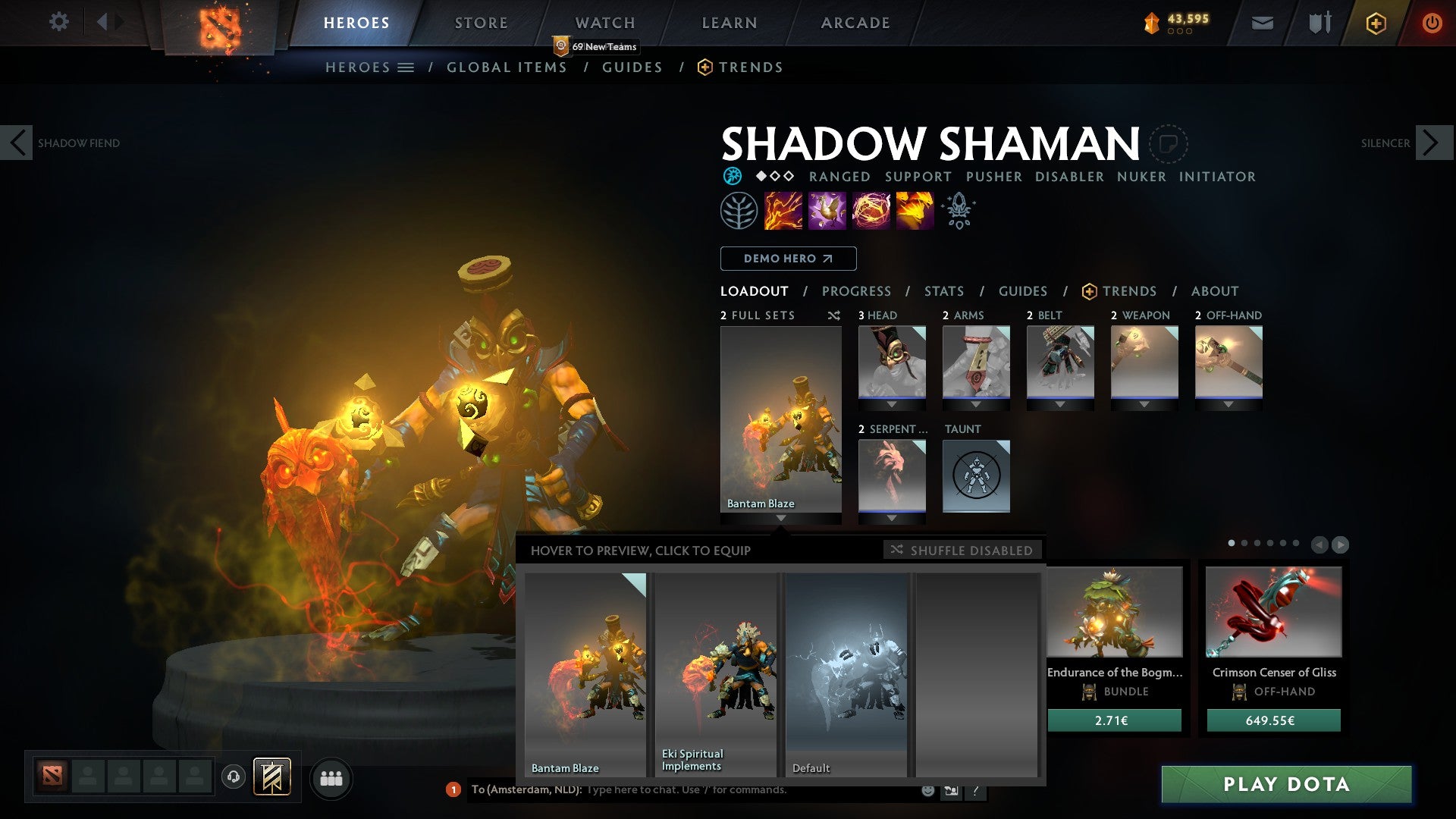Click the DEMO HERO button

click(x=787, y=259)
